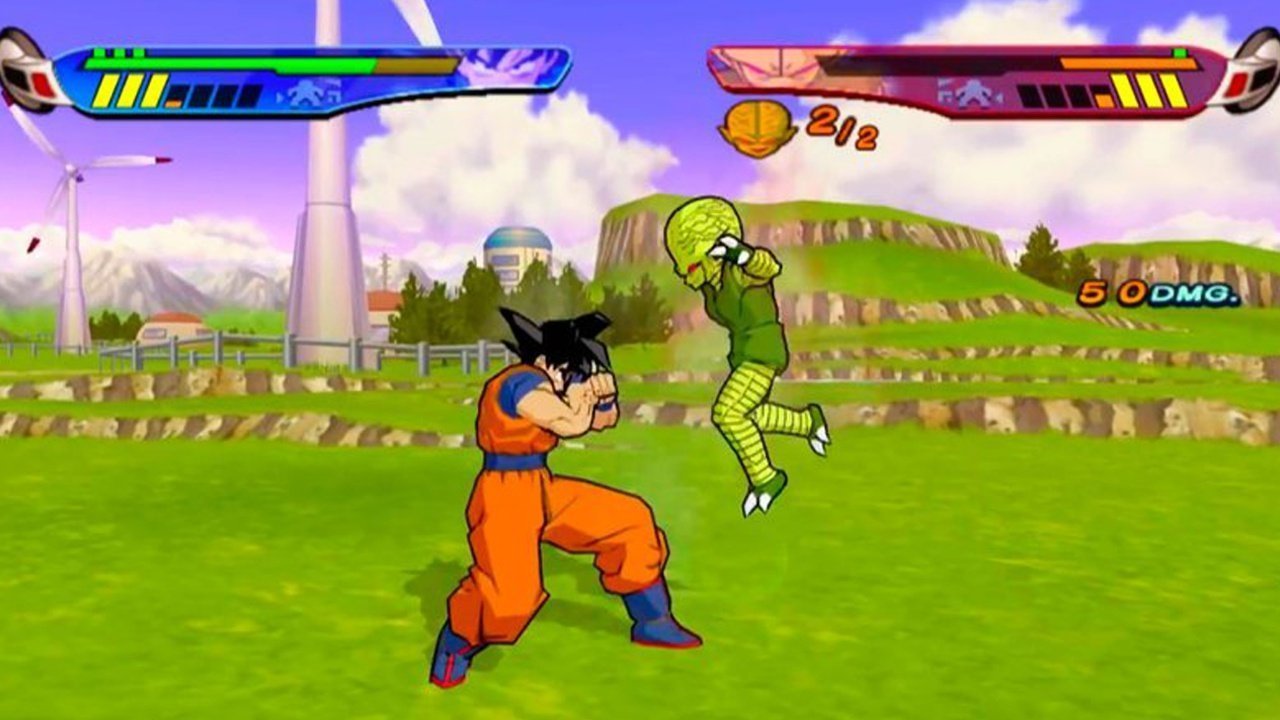Select the blue player-one HUD banner
This screenshot has height=720, width=1280.
coord(300,75)
